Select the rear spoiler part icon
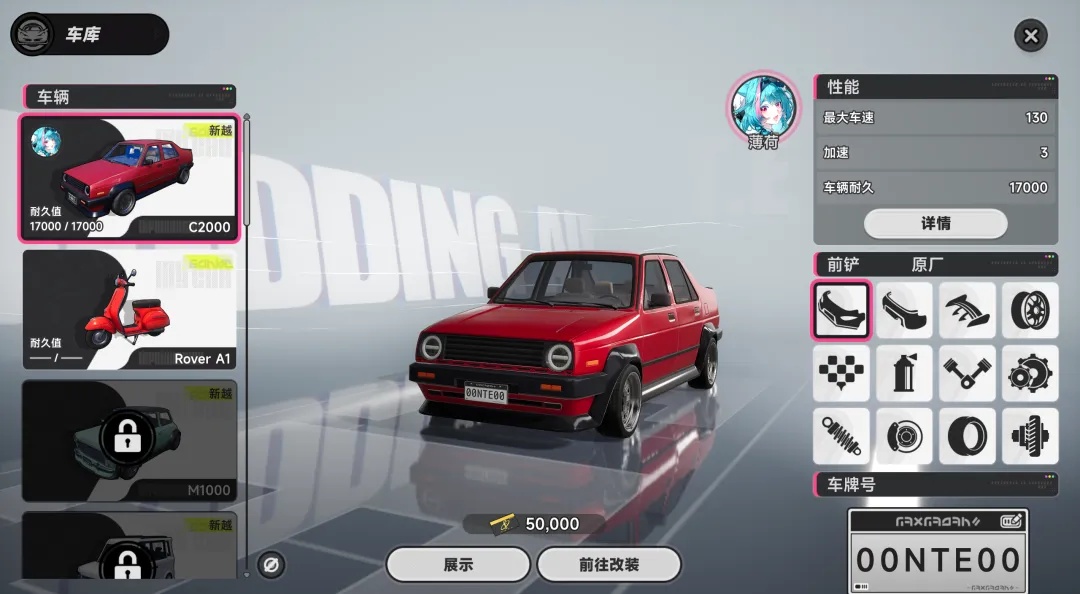Image resolution: width=1080 pixels, height=594 pixels. (967, 311)
